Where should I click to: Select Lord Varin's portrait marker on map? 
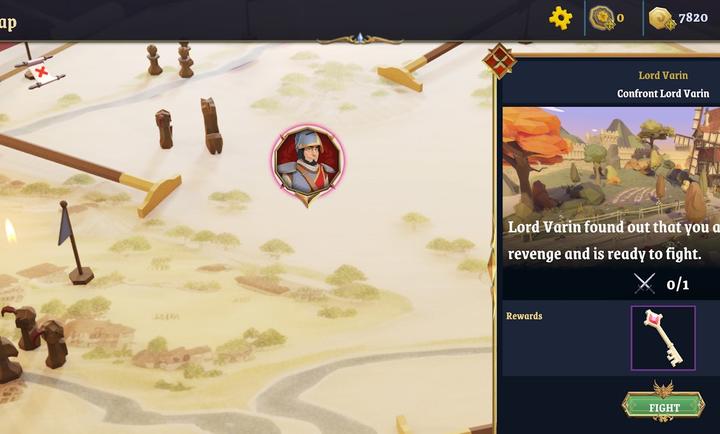(308, 162)
